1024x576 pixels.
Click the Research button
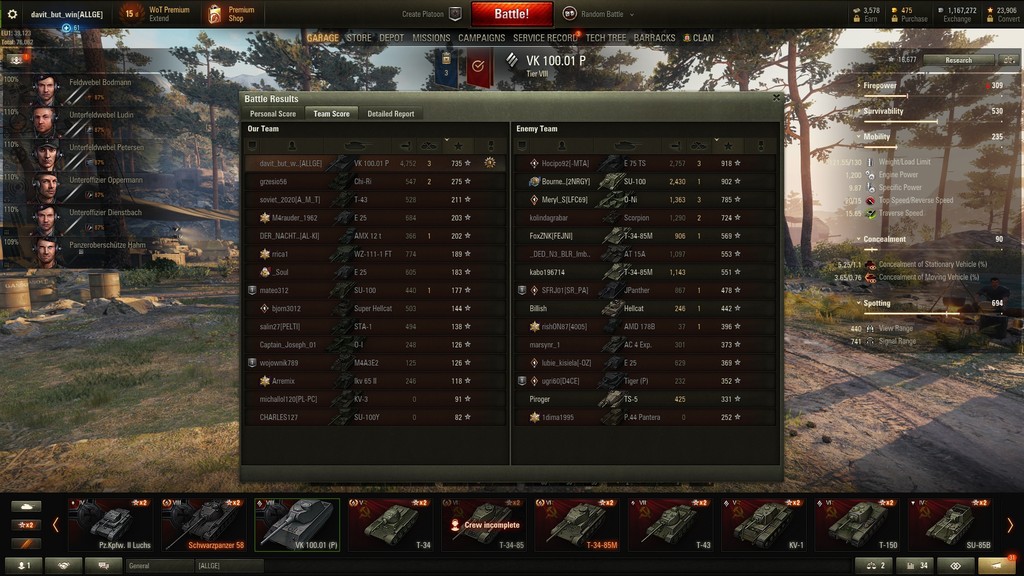click(x=957, y=60)
